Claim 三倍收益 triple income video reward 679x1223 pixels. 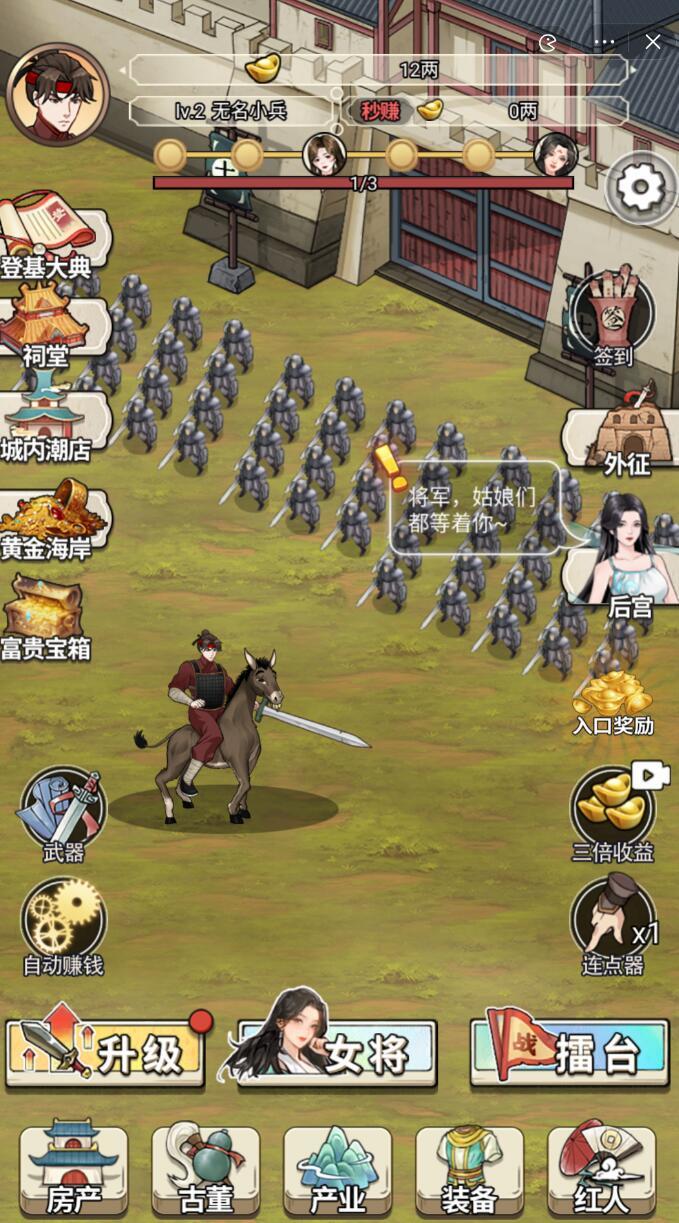pos(612,812)
